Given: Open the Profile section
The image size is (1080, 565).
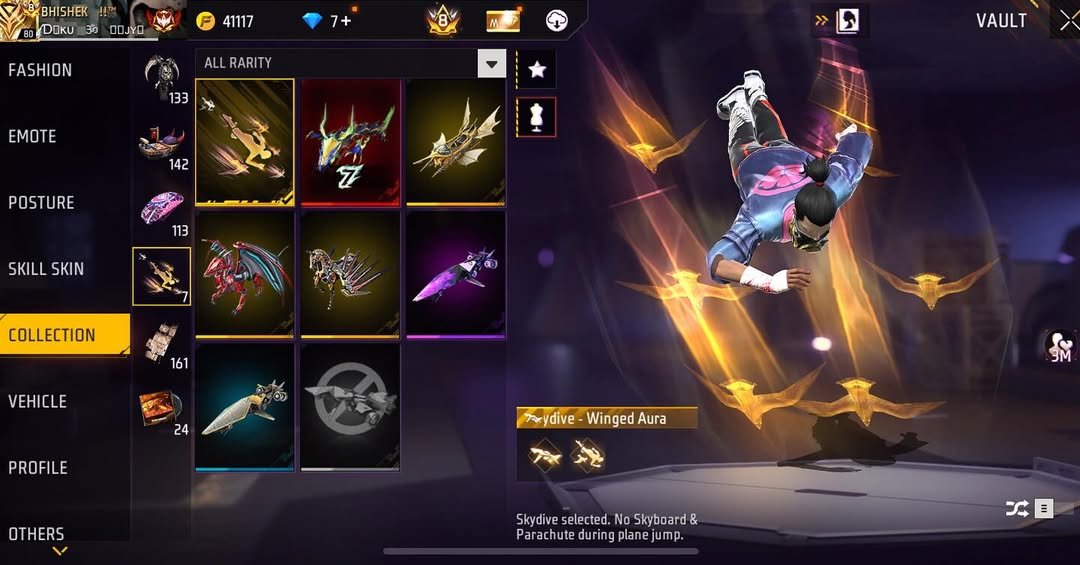Looking at the screenshot, I should pyautogui.click(x=38, y=467).
